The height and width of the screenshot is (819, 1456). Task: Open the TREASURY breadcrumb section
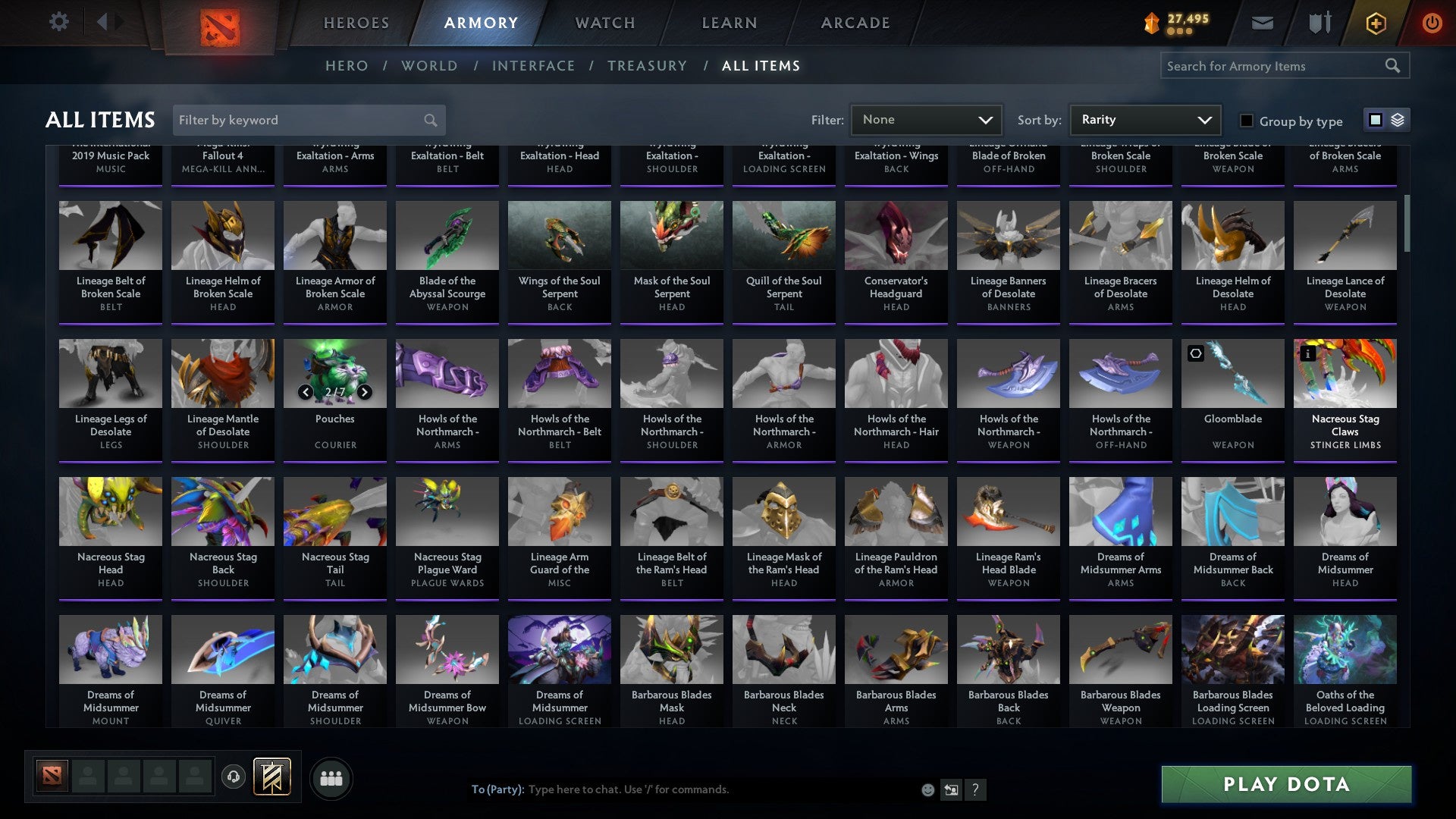point(647,66)
